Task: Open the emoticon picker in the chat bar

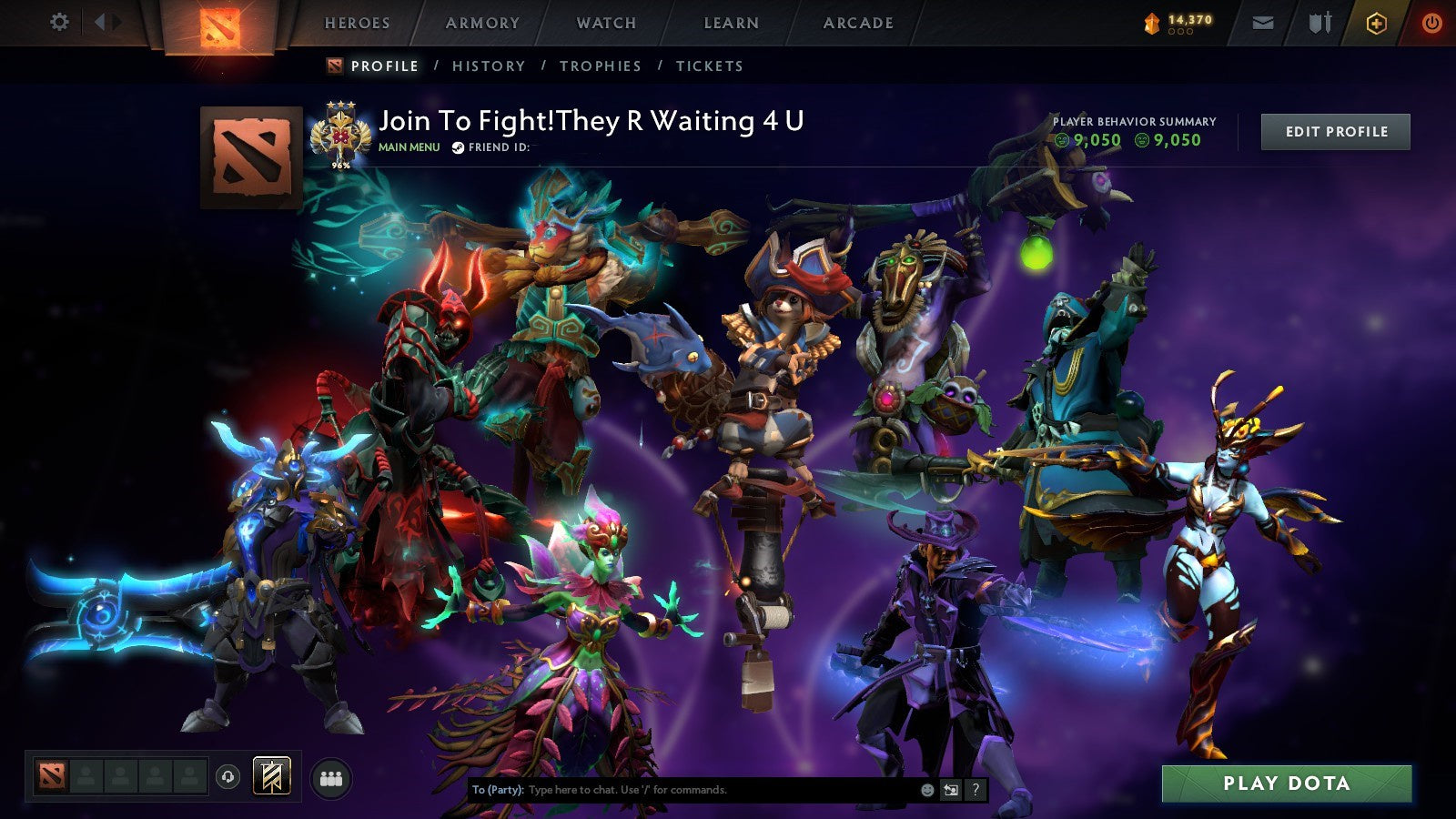Action: pos(927,790)
